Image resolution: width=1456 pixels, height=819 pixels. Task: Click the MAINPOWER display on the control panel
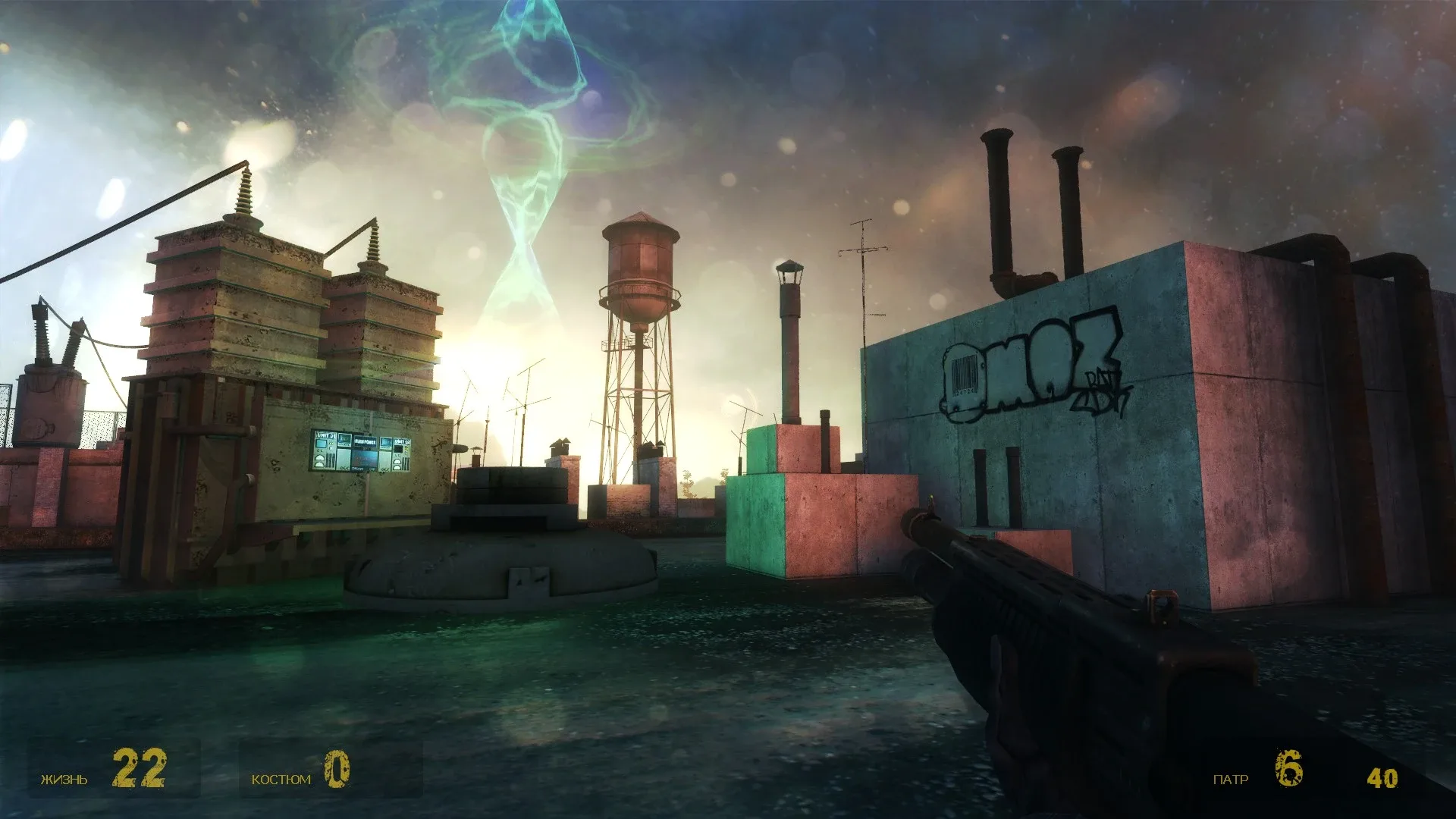click(366, 441)
